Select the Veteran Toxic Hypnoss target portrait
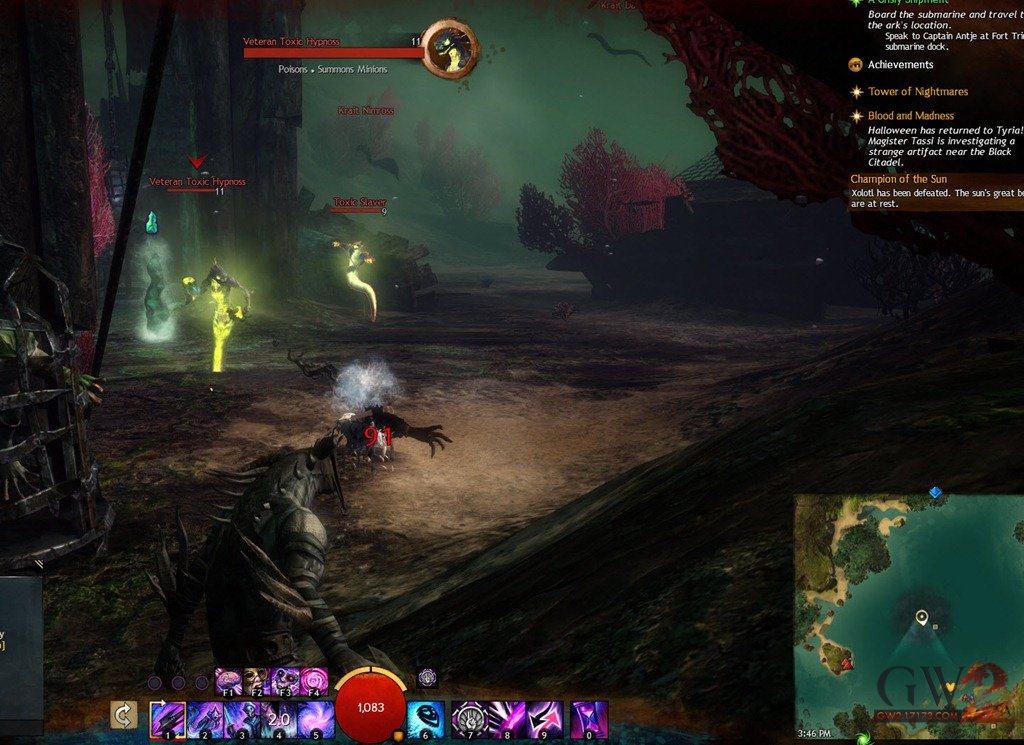 [449, 50]
